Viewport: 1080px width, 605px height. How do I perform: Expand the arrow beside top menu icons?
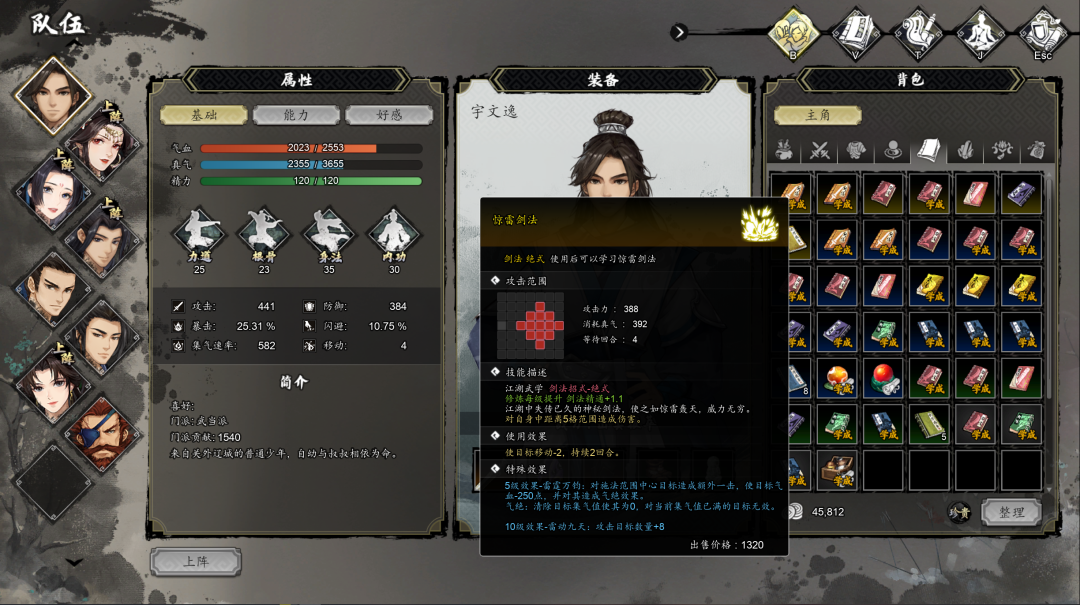[x=680, y=32]
